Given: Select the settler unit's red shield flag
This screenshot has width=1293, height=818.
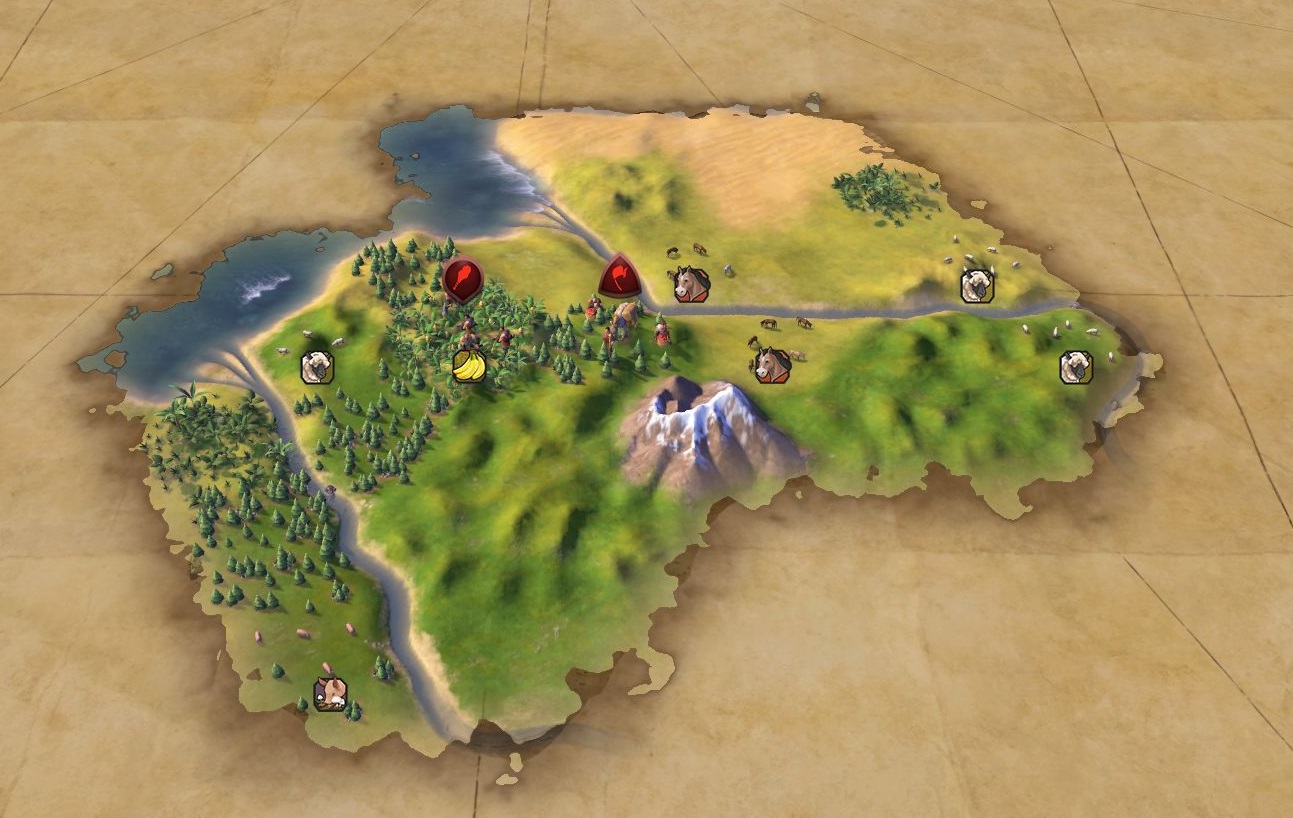Looking at the screenshot, I should pyautogui.click(x=620, y=276).
